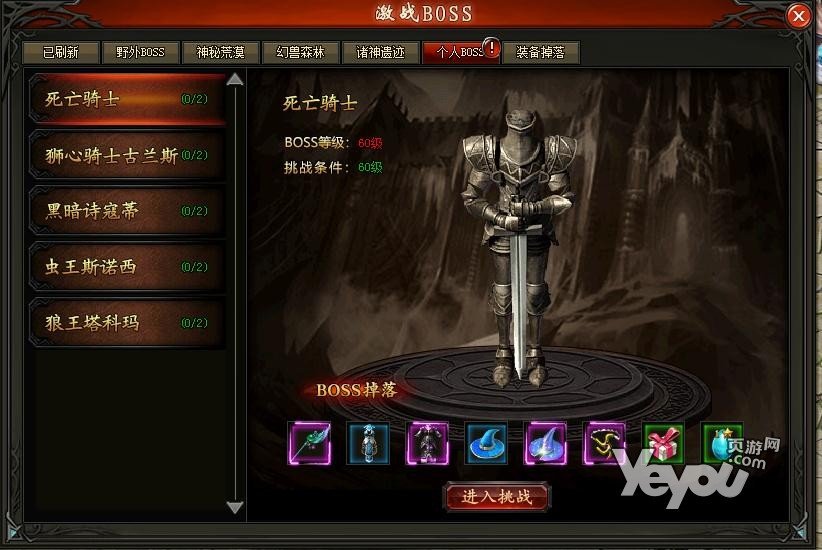The image size is (822, 550).
Task: Open the 个人BOSS tab
Action: [x=459, y=52]
